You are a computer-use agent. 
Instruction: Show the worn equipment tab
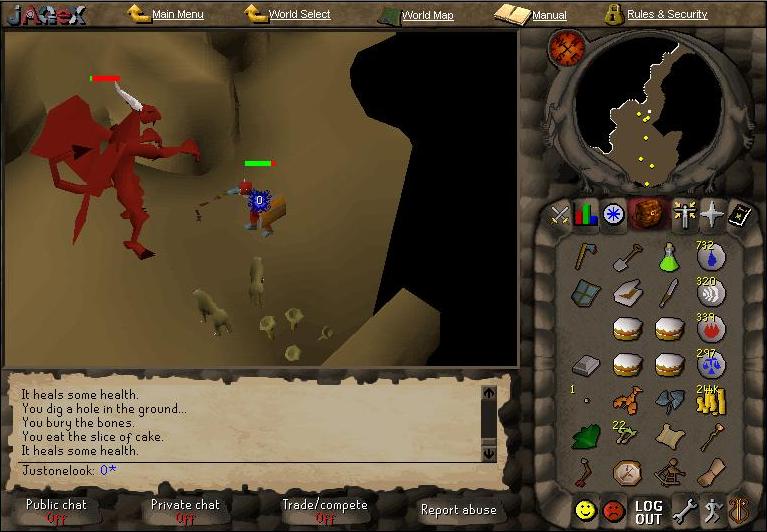(684, 214)
